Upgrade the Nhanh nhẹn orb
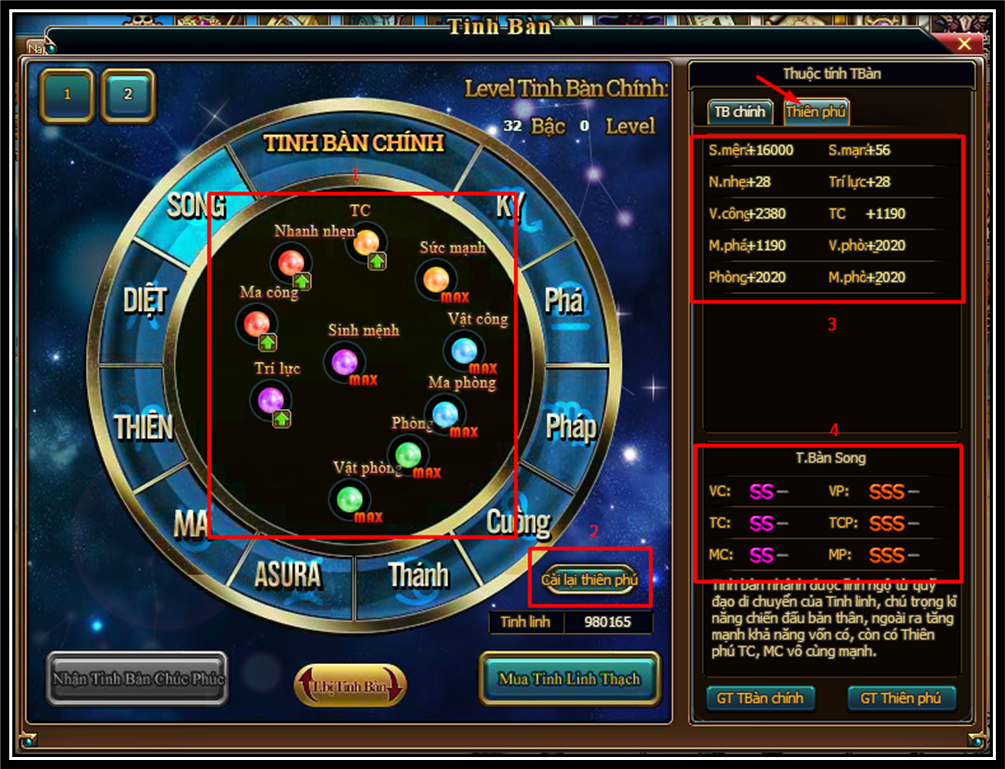1005x769 pixels. [x=301, y=281]
